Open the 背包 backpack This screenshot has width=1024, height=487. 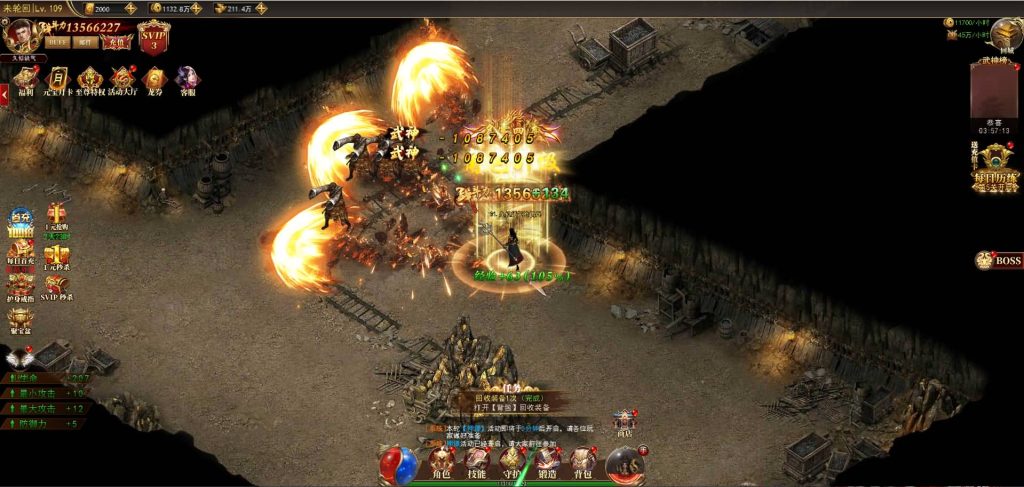(x=583, y=463)
